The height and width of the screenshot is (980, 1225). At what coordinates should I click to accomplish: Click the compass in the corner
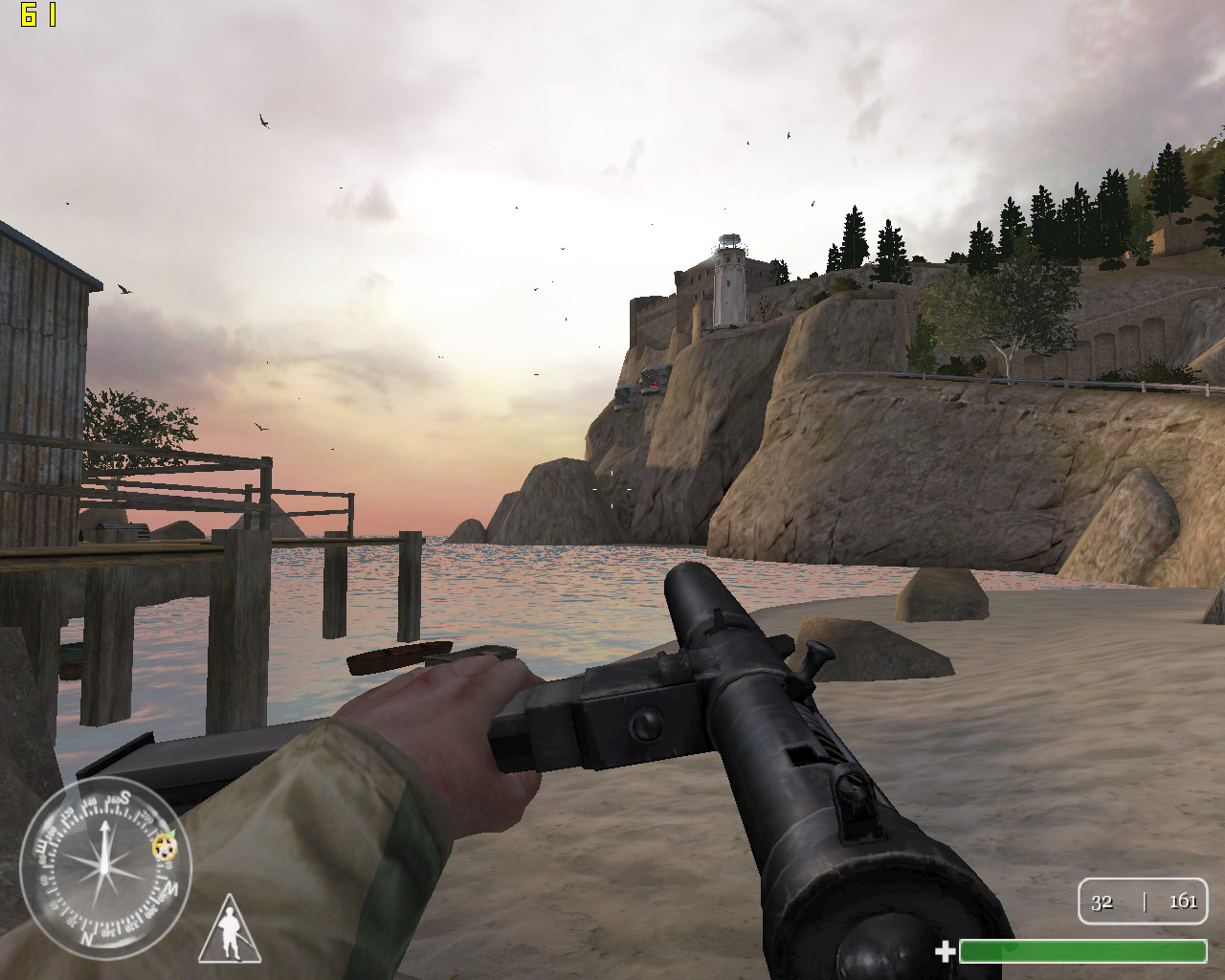pos(105,867)
